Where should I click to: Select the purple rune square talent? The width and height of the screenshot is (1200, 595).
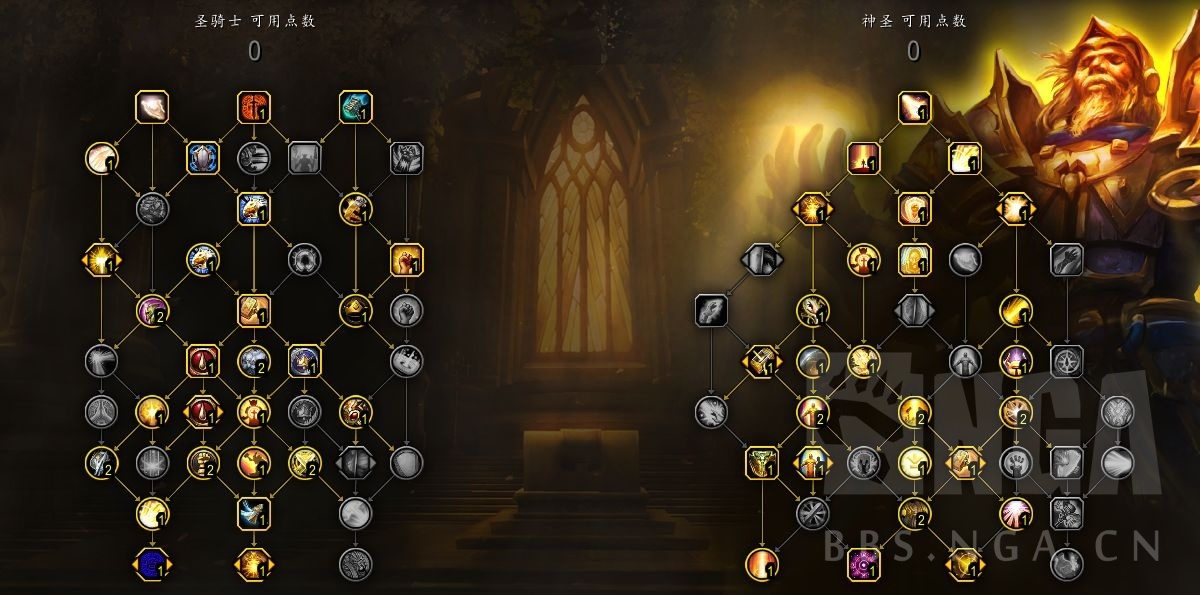point(863,564)
